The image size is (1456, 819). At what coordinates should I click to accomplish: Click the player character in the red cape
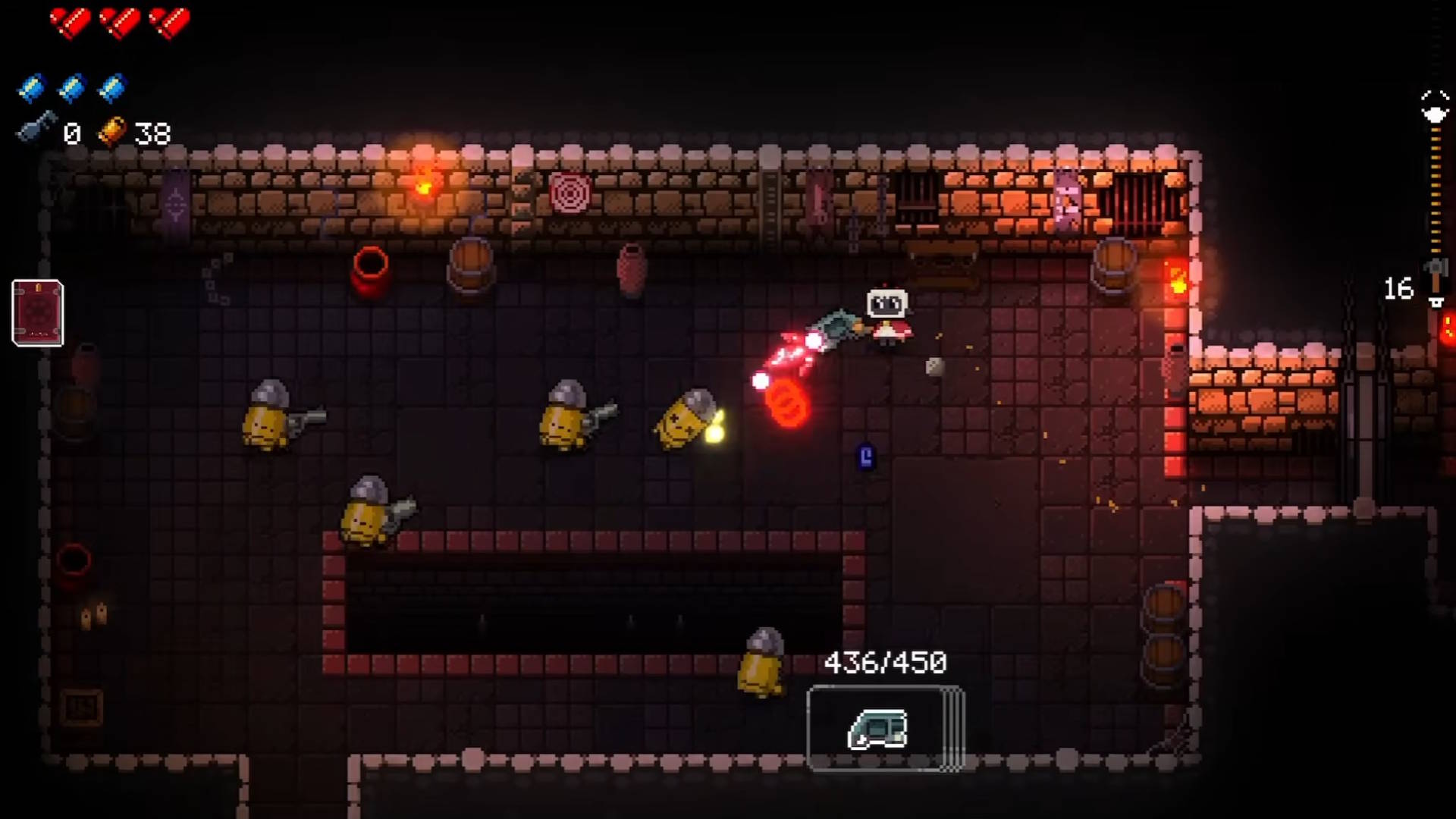point(887,318)
